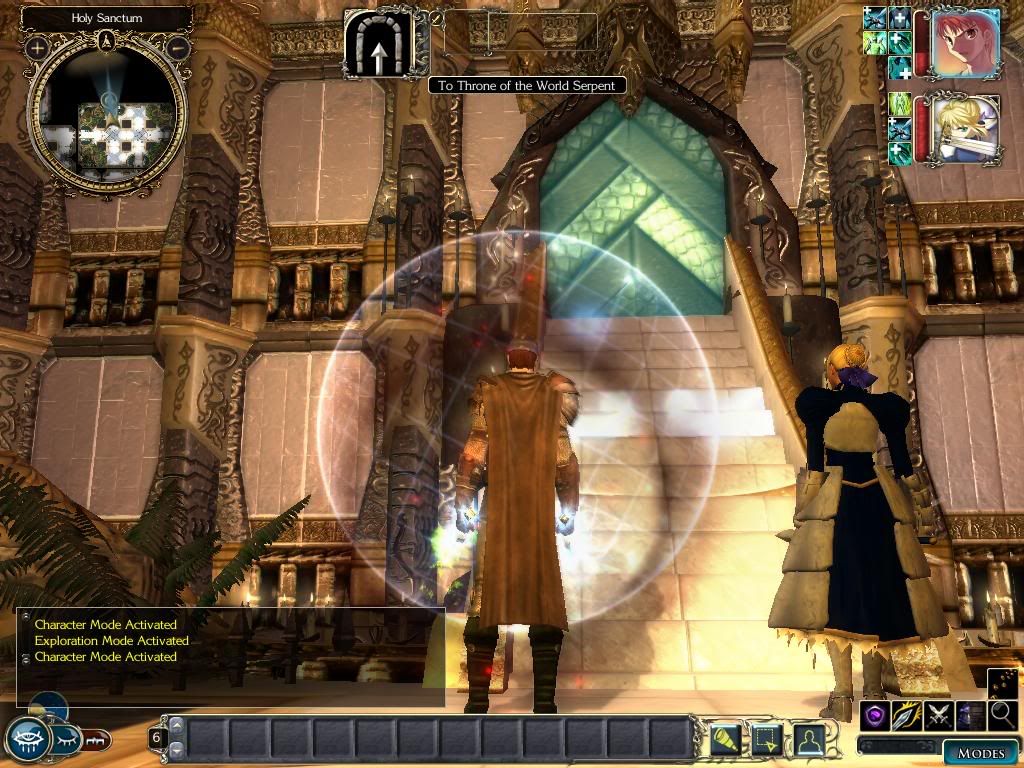The width and height of the screenshot is (1024, 768).
Task: Activate the purple shield mode icon
Action: (874, 715)
